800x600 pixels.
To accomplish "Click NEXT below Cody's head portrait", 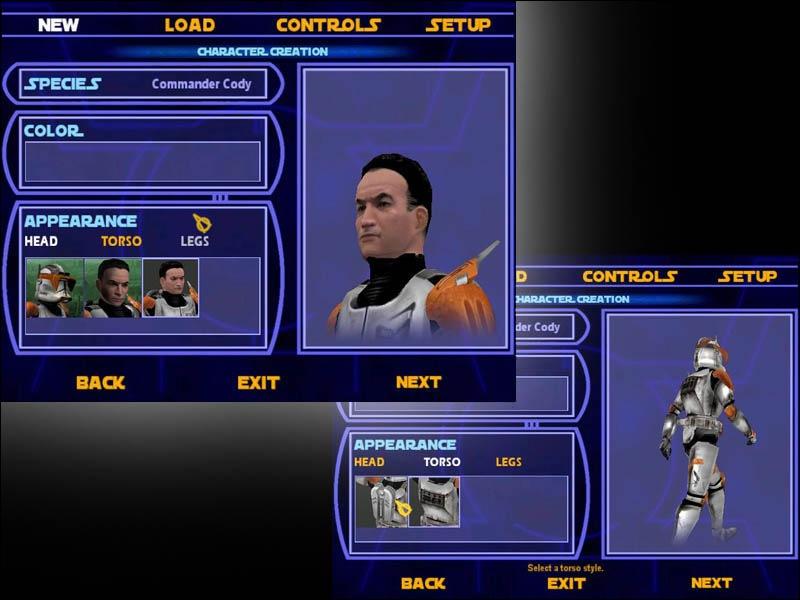I will 418,382.
